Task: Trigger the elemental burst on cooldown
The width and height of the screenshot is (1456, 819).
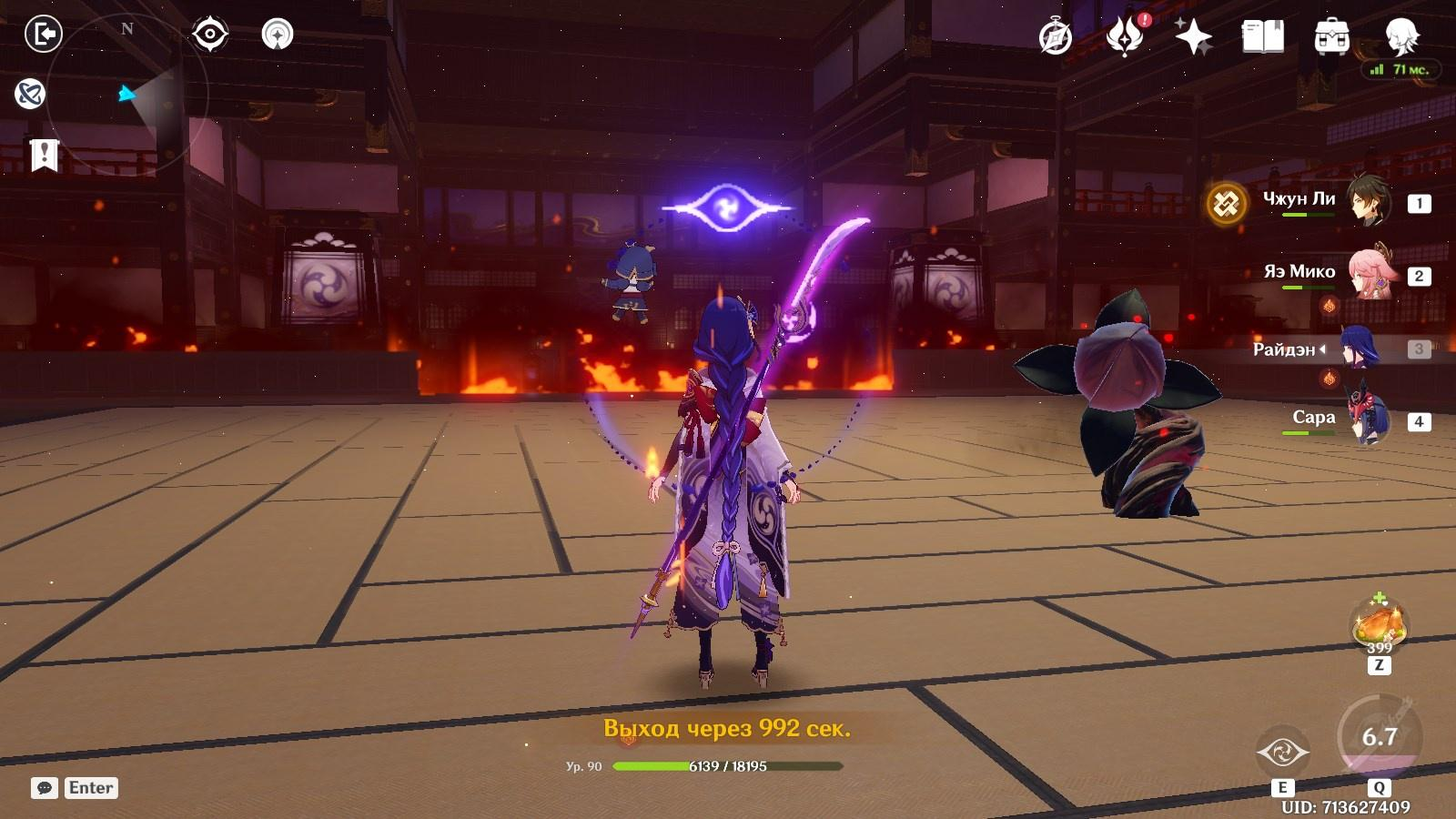Action: click(1379, 736)
